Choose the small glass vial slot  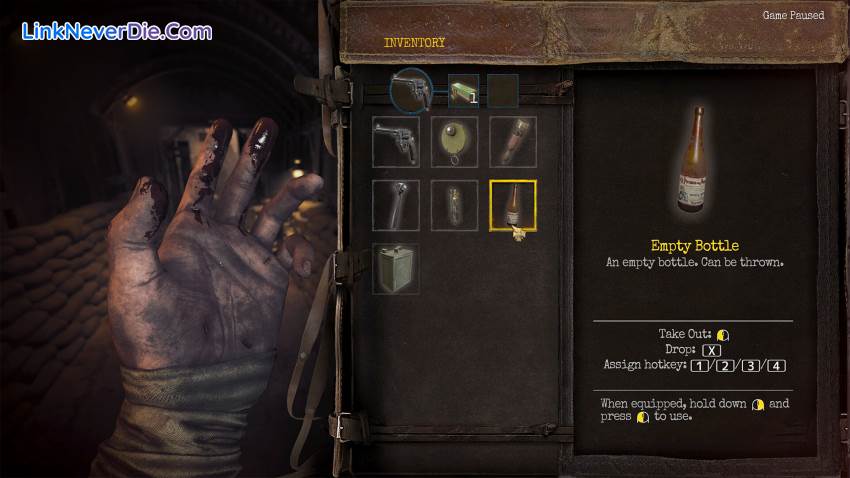click(455, 204)
